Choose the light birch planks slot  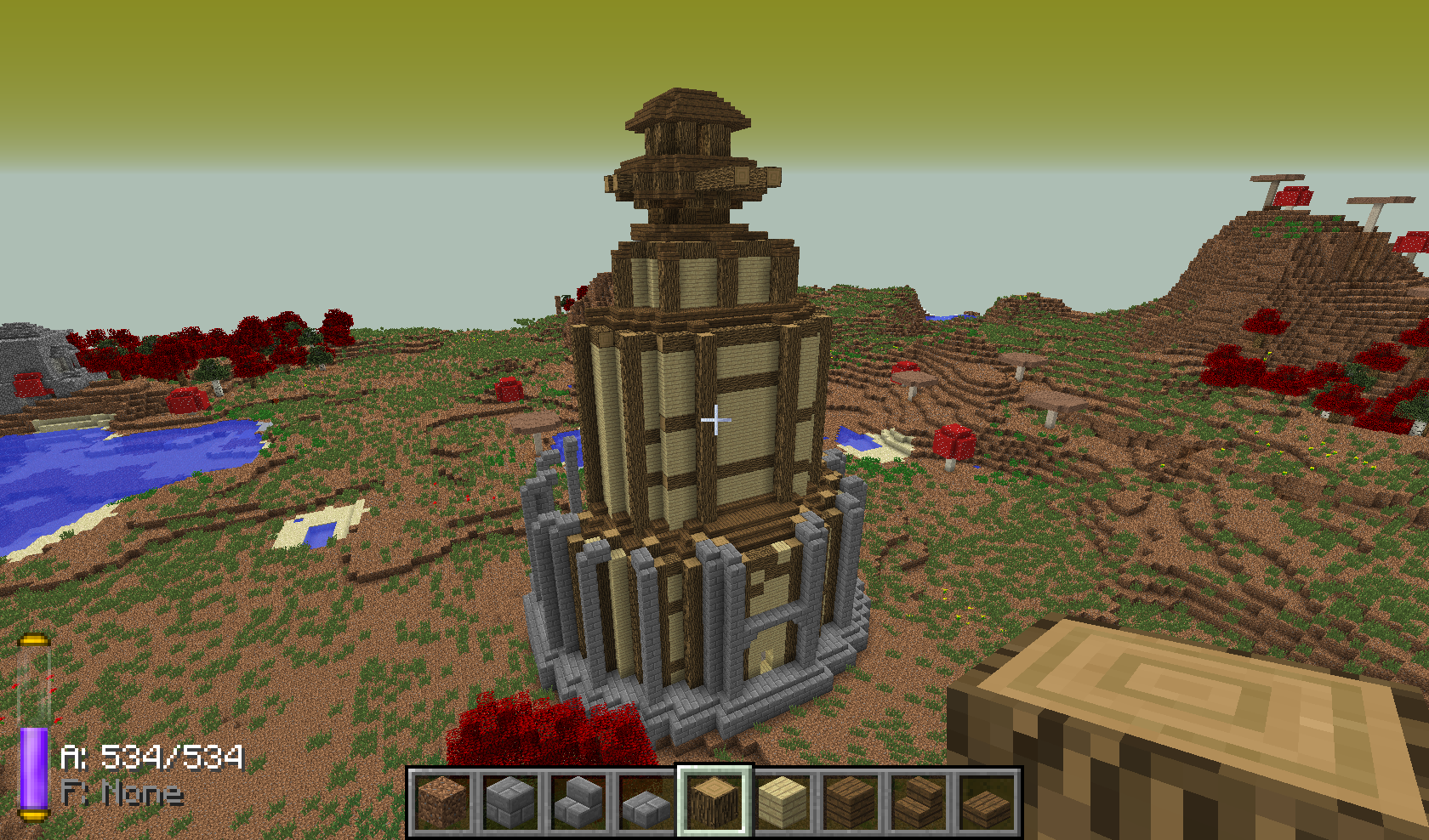783,802
